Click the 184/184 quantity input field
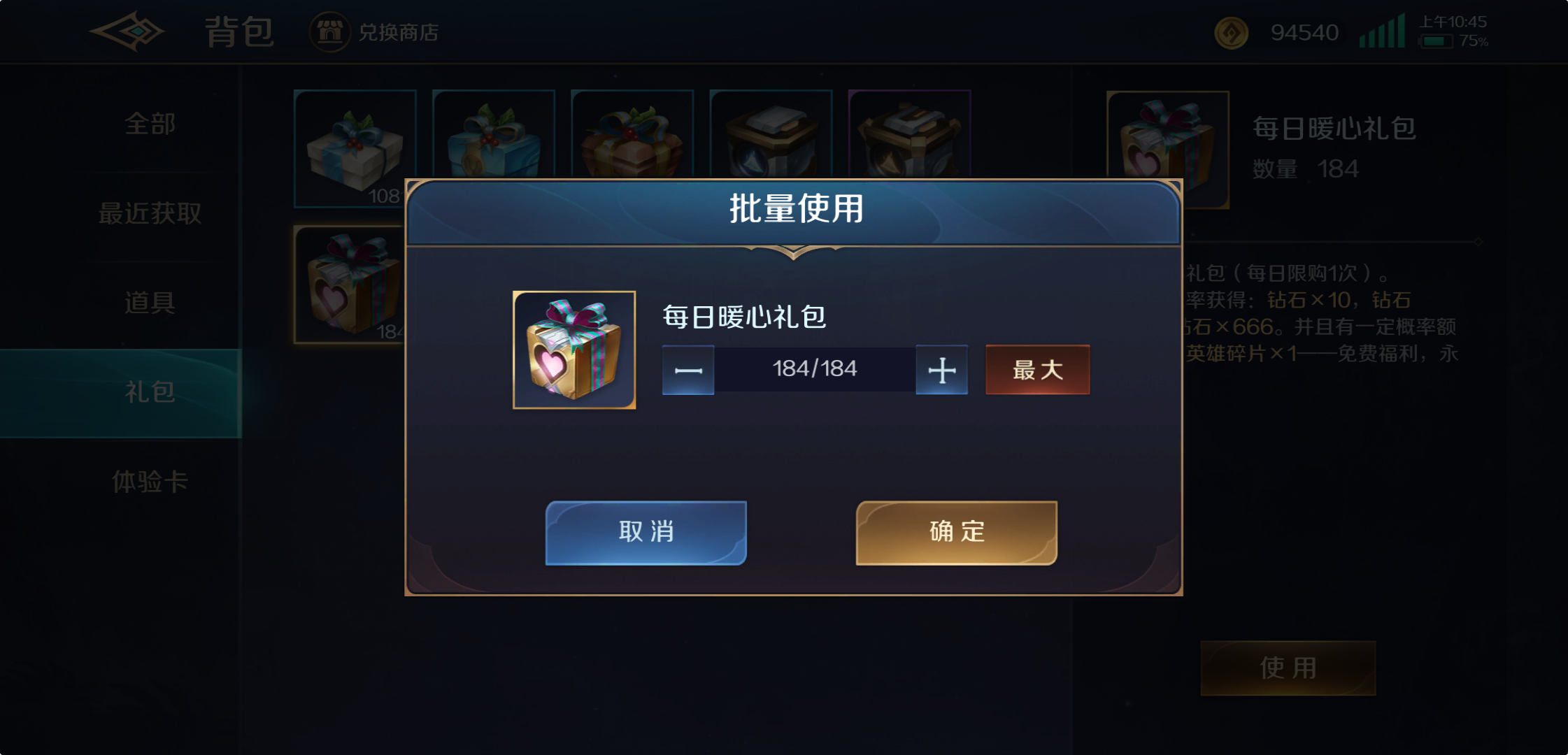This screenshot has height=755, width=1568. pos(814,369)
